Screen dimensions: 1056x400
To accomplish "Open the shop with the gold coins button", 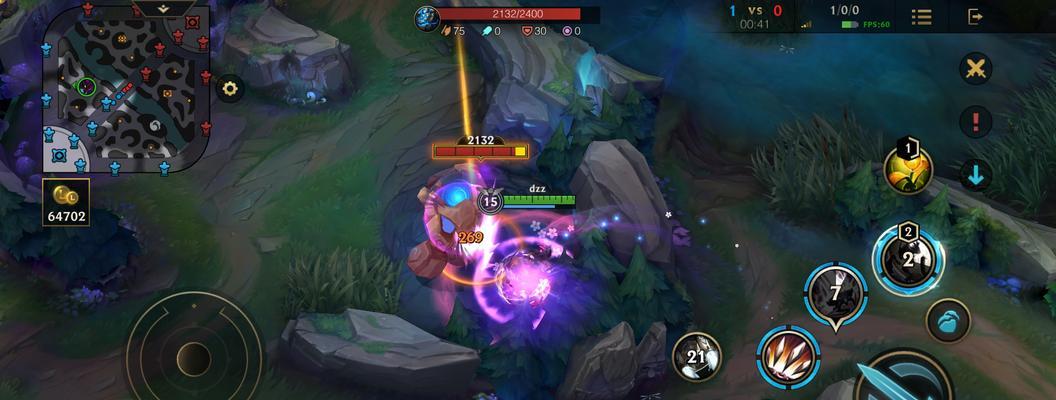I will click(67, 201).
